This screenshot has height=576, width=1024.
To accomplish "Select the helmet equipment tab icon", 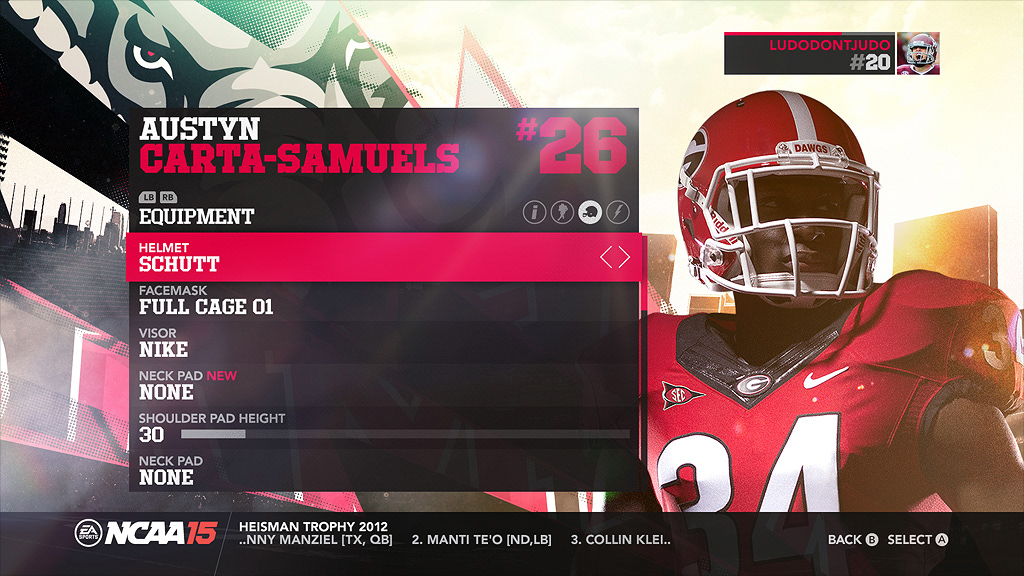I will pyautogui.click(x=590, y=212).
